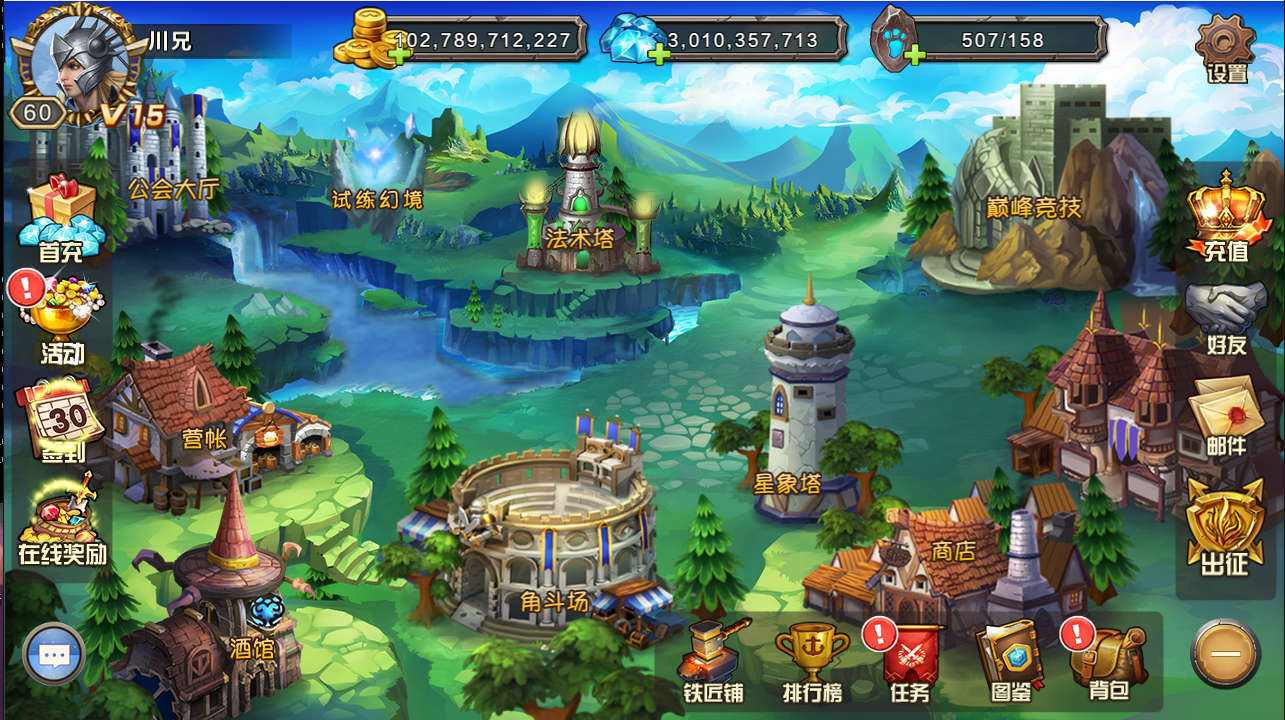Screen dimensions: 1285x720
Task: Open the chat bubble button
Action: [x=53, y=655]
